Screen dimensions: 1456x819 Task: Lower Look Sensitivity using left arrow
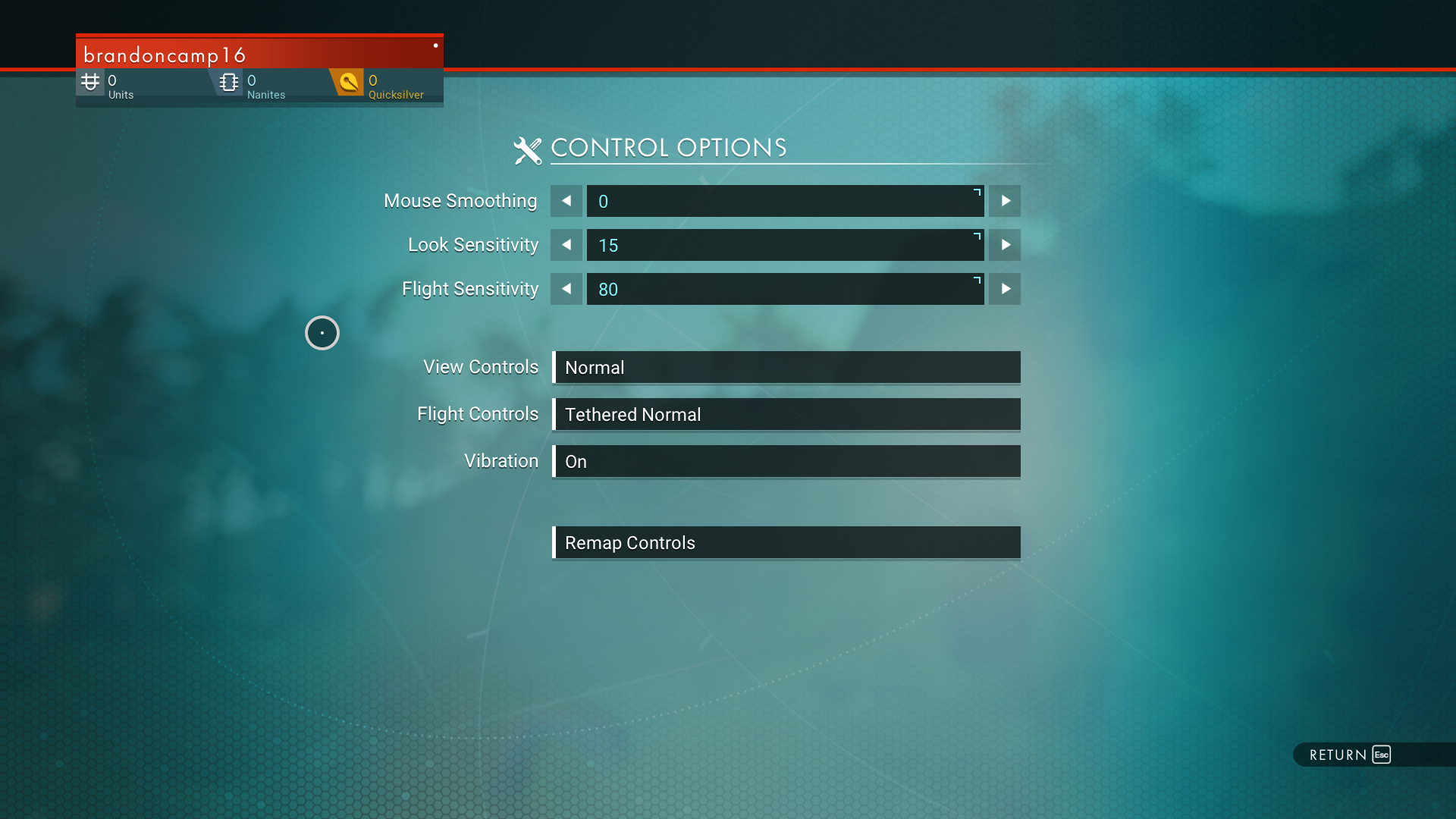coord(566,245)
